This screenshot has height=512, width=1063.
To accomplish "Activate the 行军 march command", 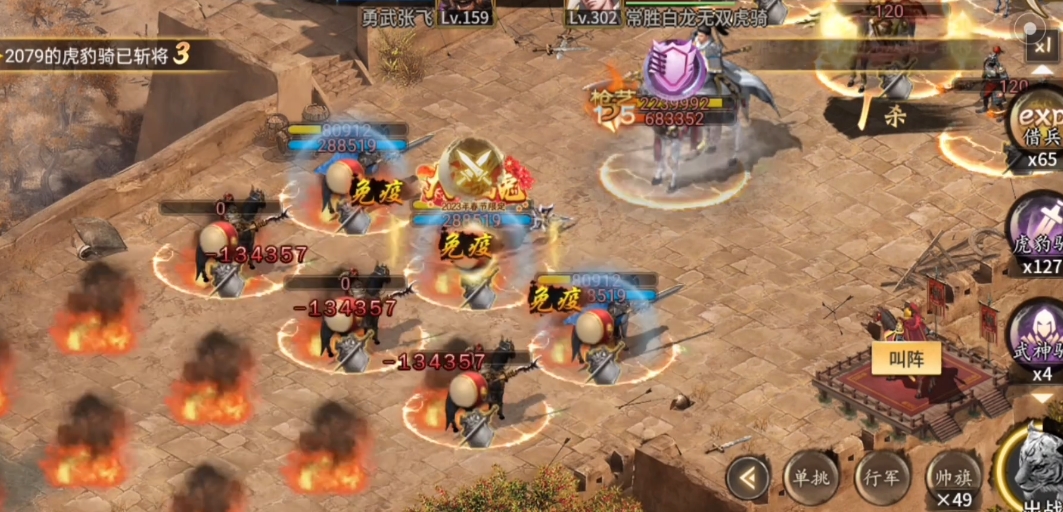I will click(881, 478).
